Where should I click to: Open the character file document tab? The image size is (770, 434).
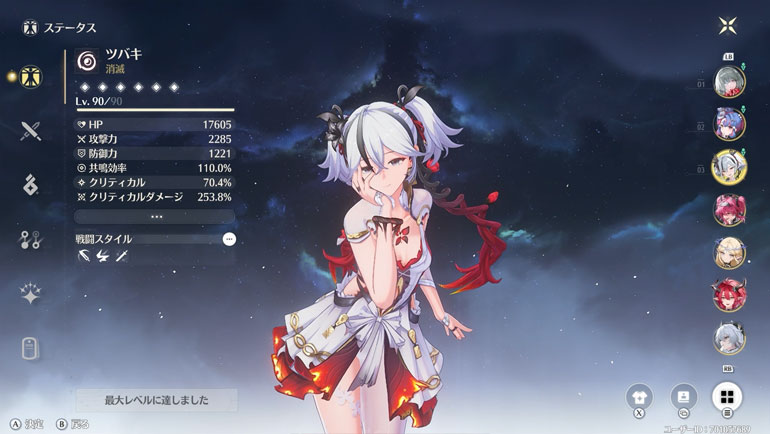coord(30,347)
